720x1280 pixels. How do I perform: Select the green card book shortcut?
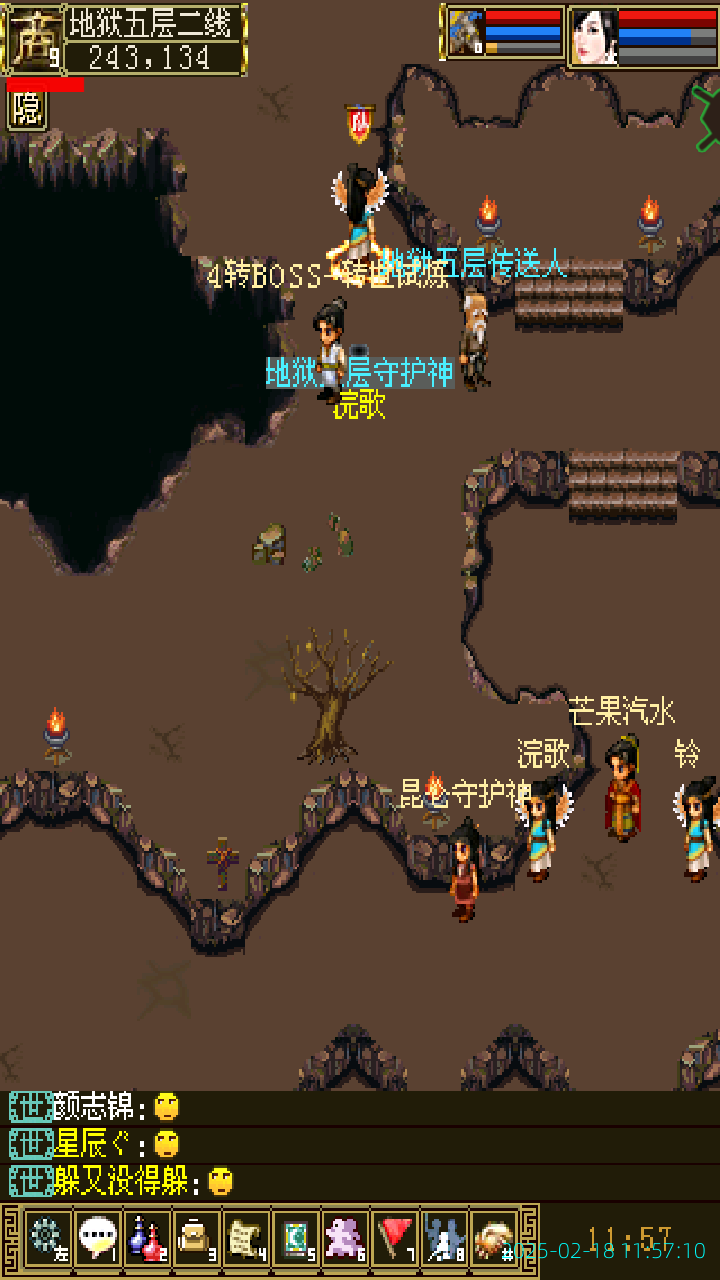tap(296, 1240)
